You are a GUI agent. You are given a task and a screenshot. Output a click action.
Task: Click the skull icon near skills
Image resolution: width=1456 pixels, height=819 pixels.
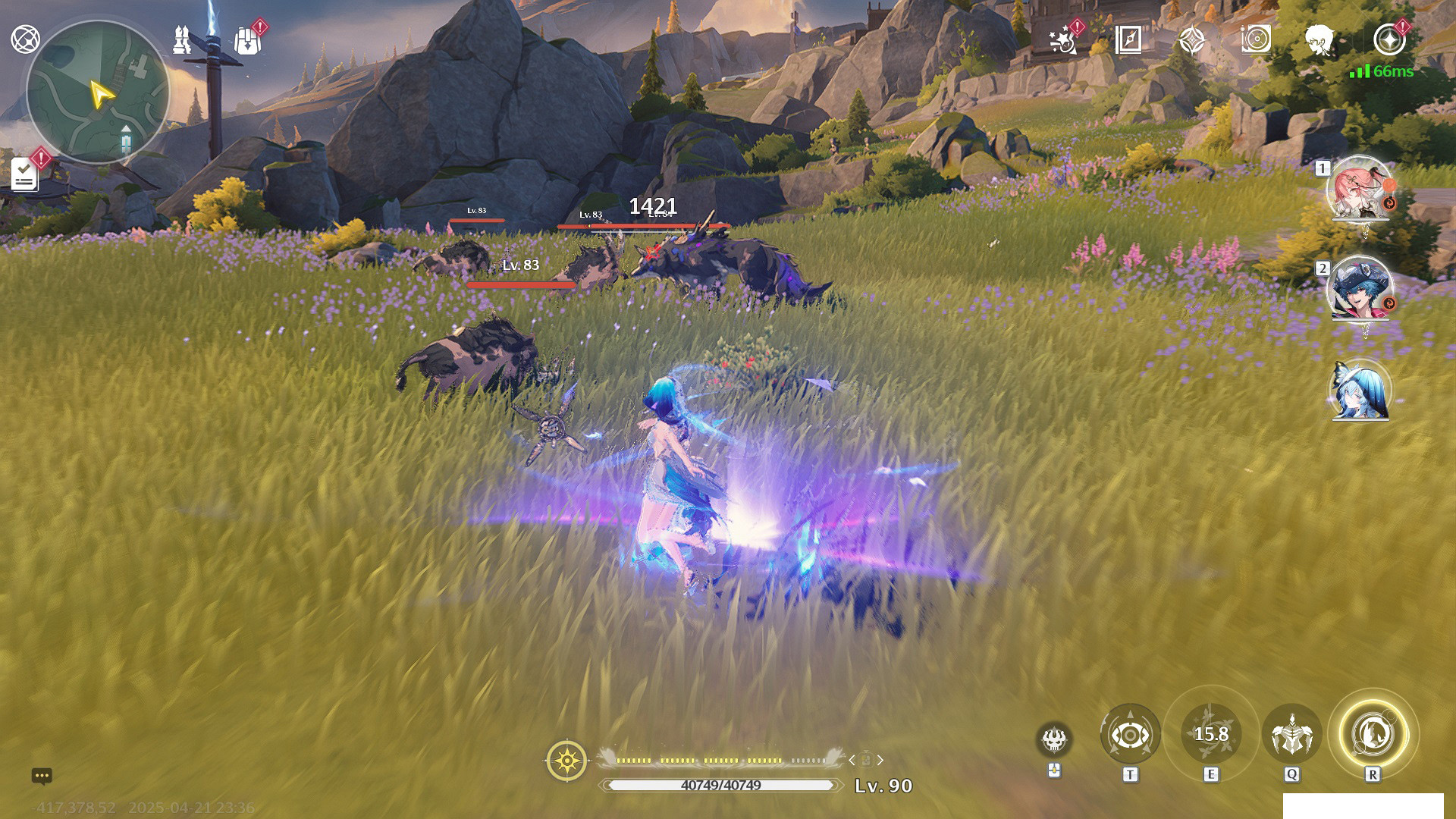(1054, 739)
